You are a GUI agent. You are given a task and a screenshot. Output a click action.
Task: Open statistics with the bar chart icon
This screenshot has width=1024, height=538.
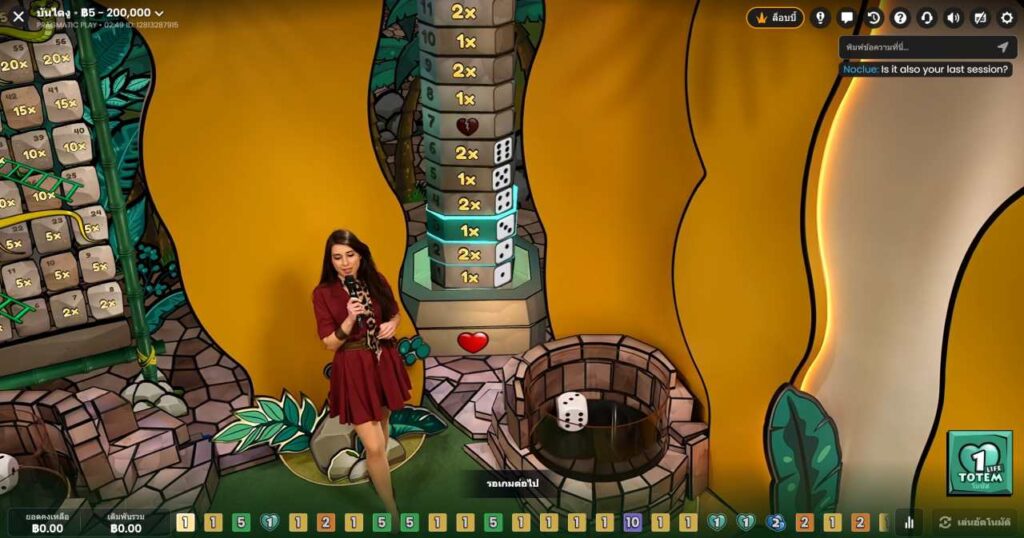coord(909,522)
